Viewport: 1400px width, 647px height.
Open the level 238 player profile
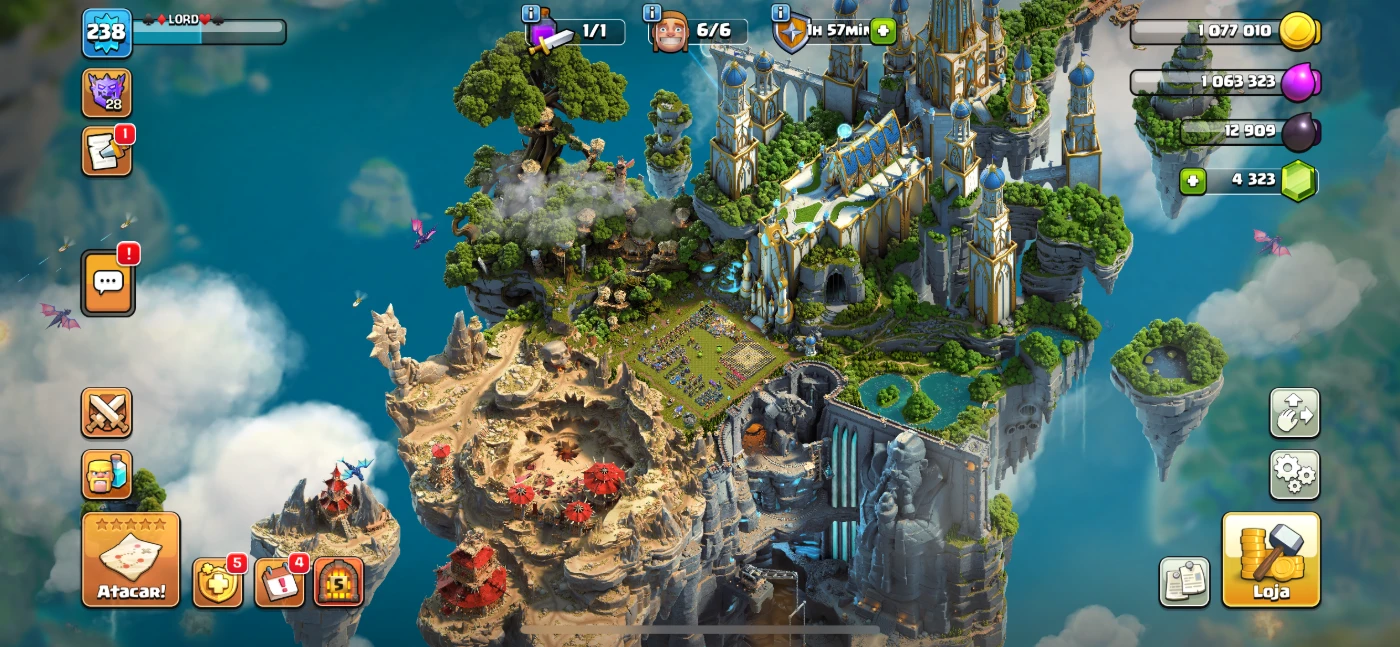point(106,32)
